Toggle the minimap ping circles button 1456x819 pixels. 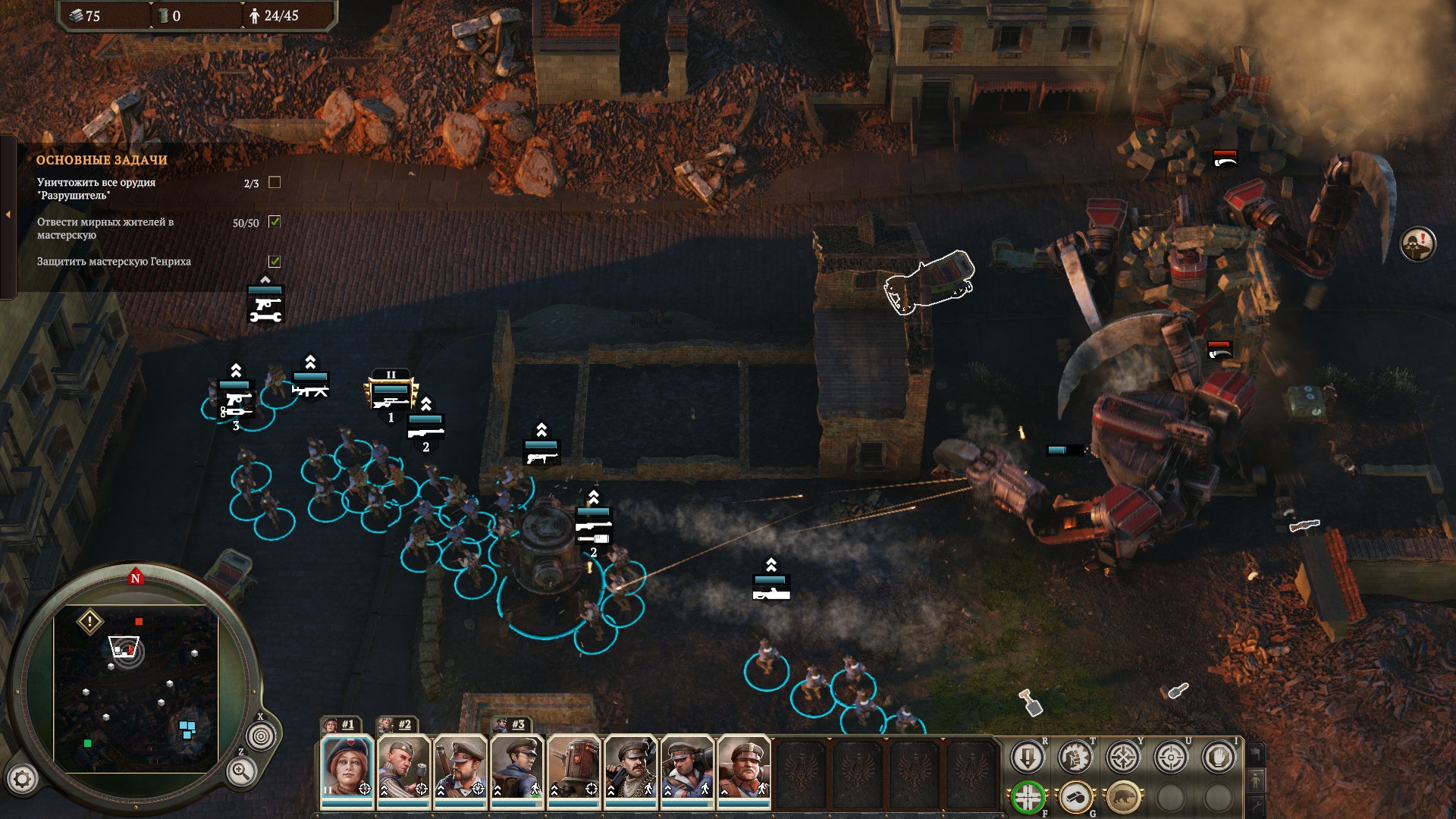(261, 736)
